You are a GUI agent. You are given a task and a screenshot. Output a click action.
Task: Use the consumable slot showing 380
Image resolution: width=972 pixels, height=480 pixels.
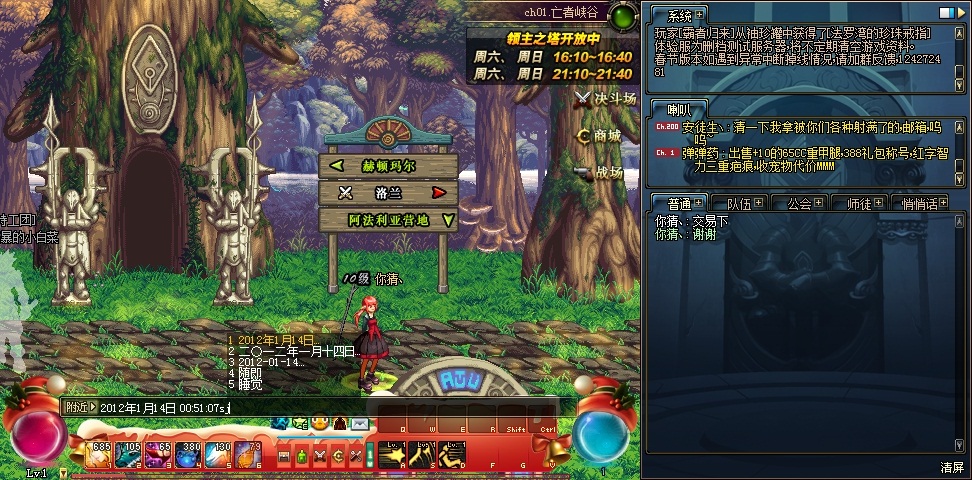coord(189,456)
